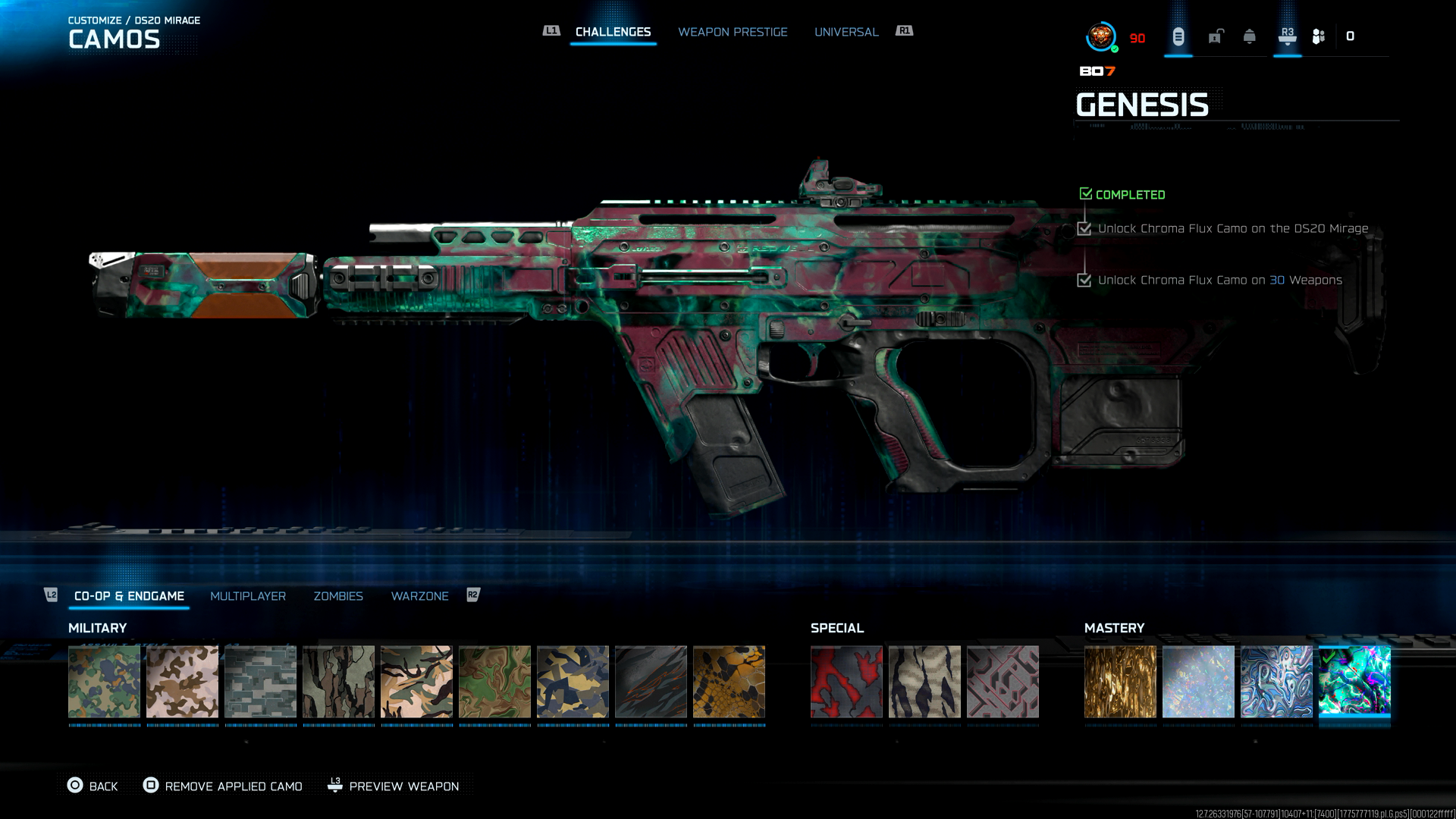The height and width of the screenshot is (819, 1456).
Task: Select the Co-Op & Endgame category
Action: [129, 596]
